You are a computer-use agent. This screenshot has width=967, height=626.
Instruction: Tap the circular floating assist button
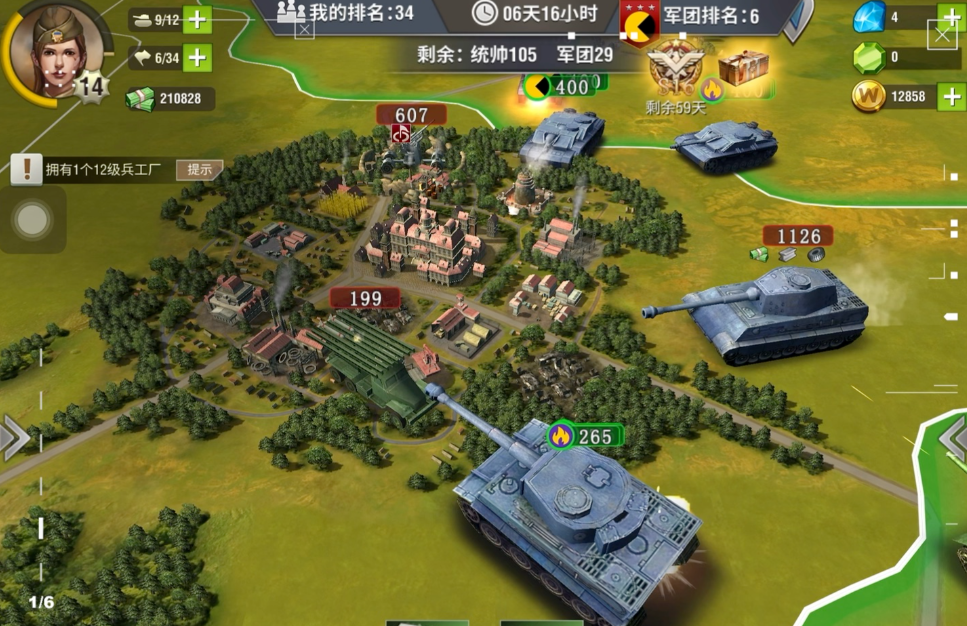(32, 219)
